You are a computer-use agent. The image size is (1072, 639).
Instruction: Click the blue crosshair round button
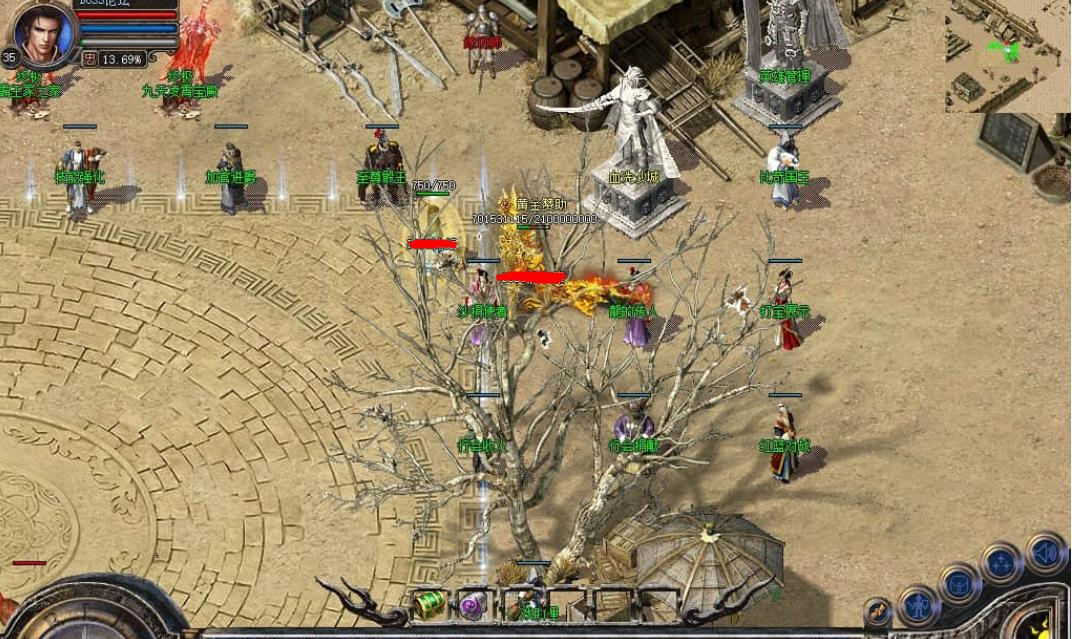[x=1001, y=562]
